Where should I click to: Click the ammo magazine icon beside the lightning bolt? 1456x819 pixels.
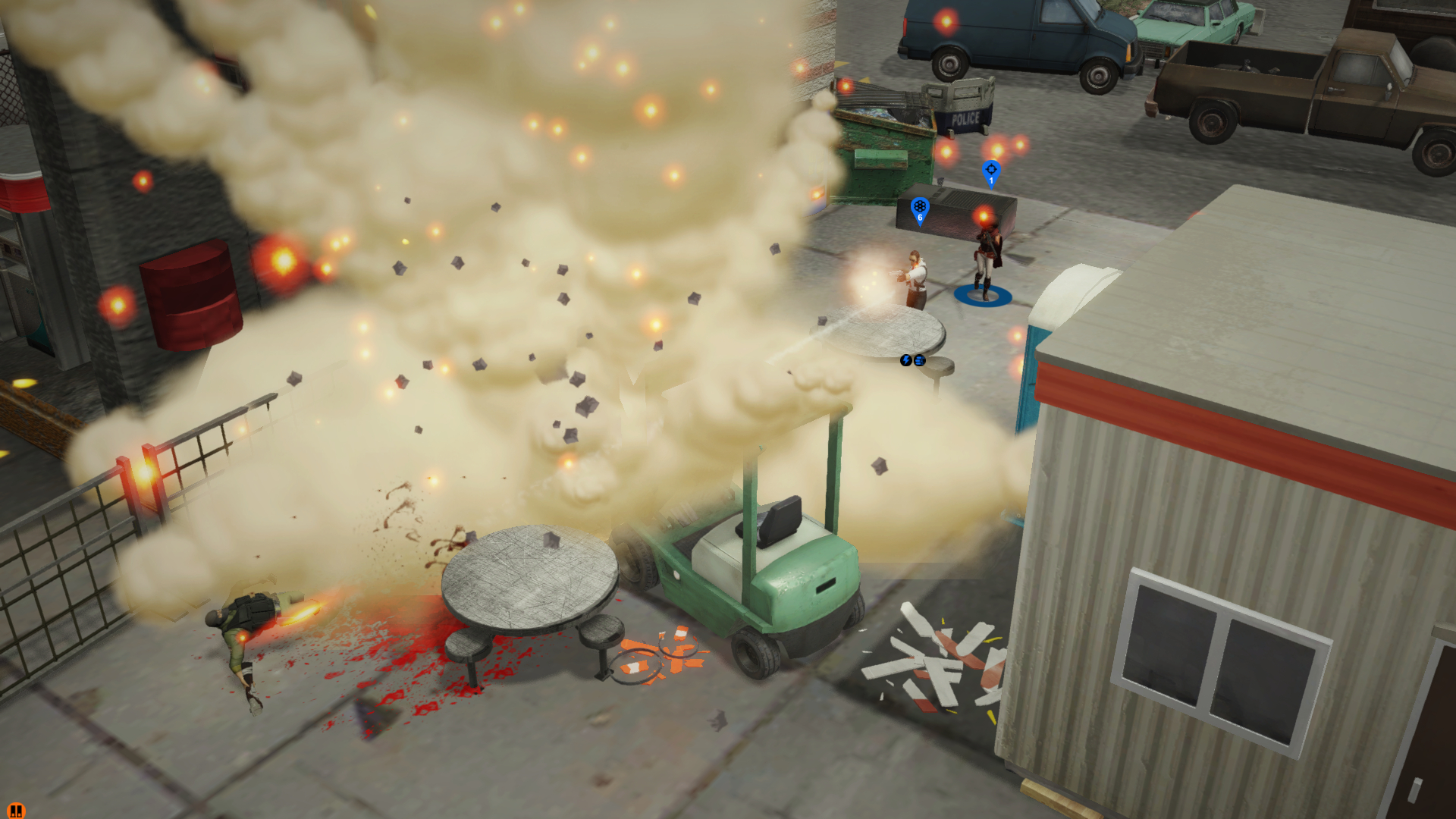919,362
